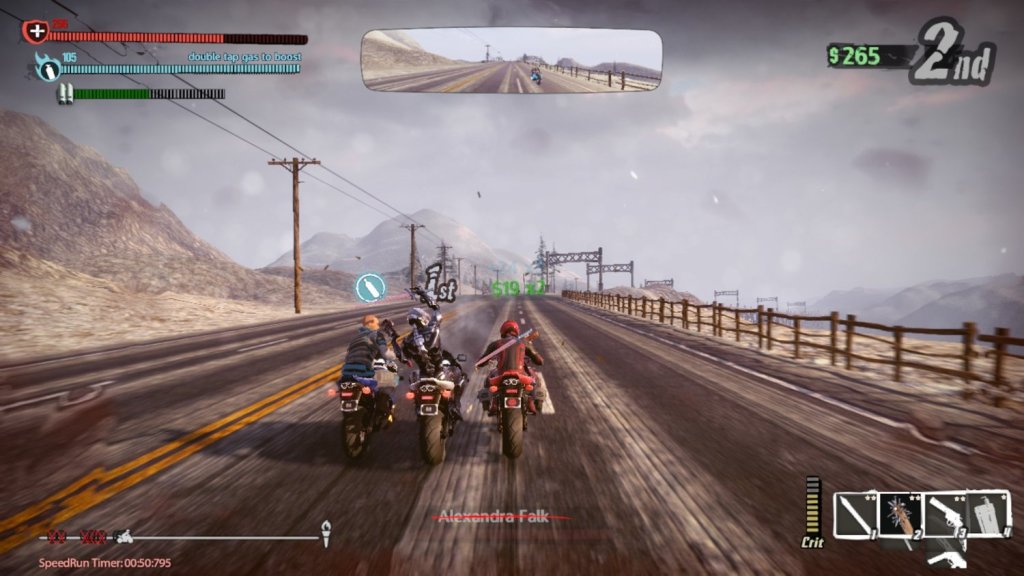Viewport: 1024px width, 576px height.
Task: Choose the explosive charge in slot 4
Action: [988, 514]
